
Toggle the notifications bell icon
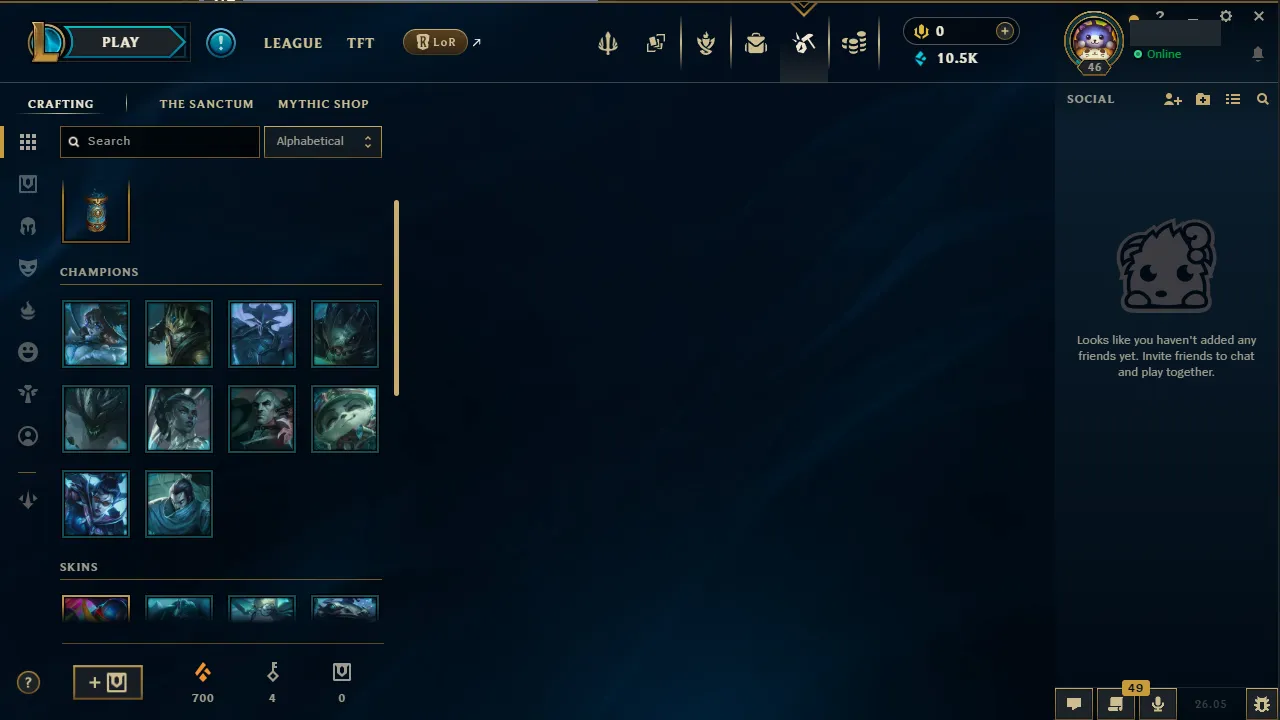coord(1258,54)
